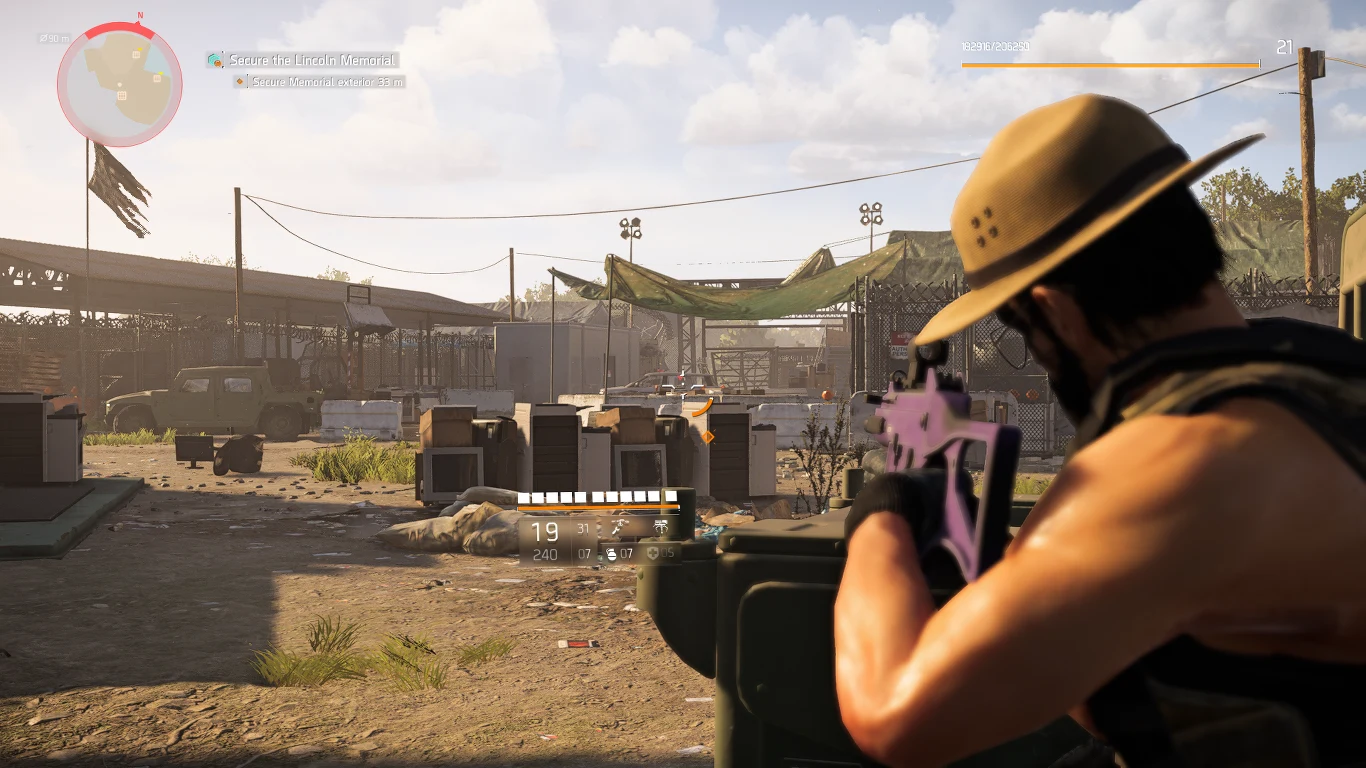Select the drone skill icon on HUD
1366x768 pixels.
click(620, 527)
